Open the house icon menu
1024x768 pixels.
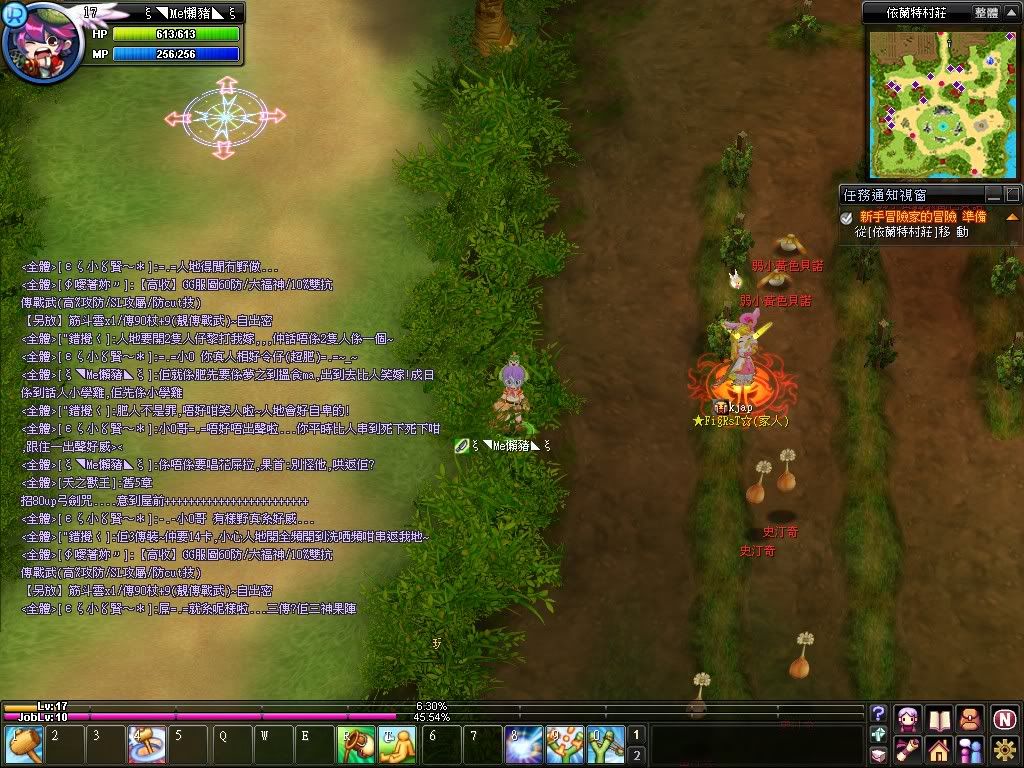pos(939,750)
